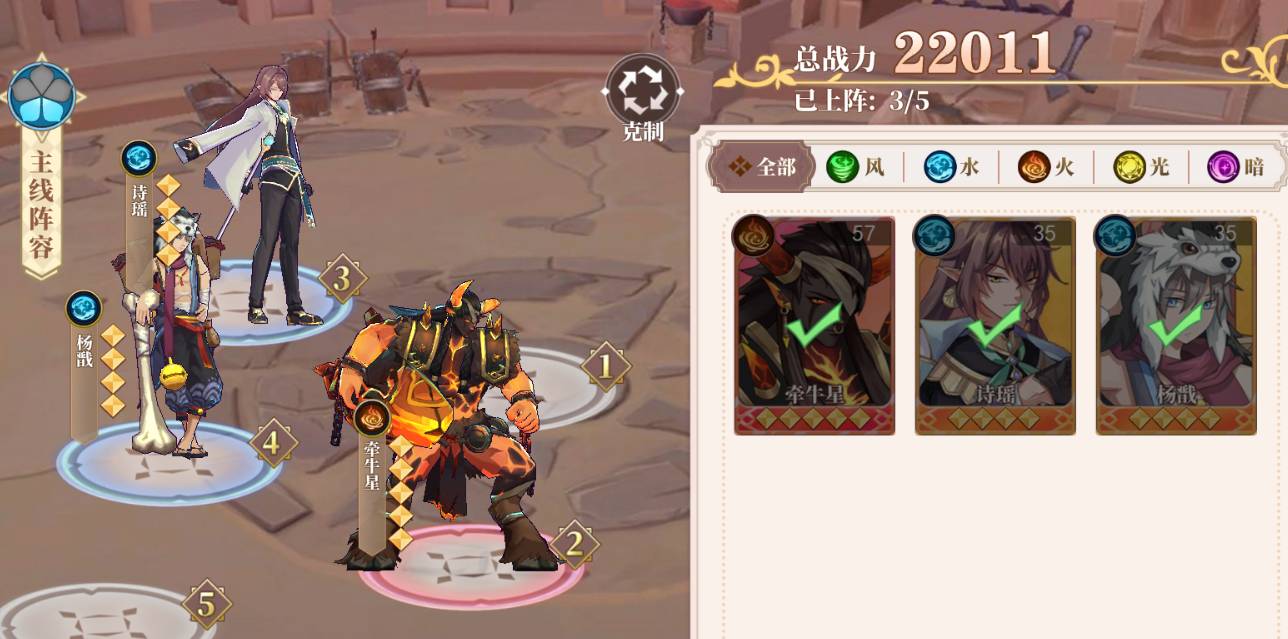Viewport: 1288px width, 639px height.
Task: Select the 诗瑶 hero card
Action: pos(995,326)
